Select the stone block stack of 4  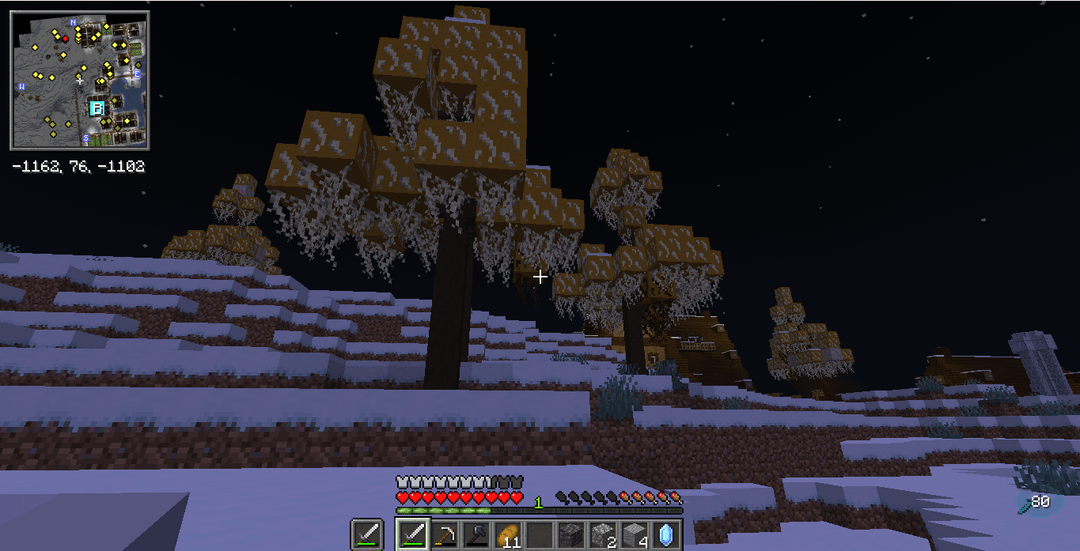point(635,535)
